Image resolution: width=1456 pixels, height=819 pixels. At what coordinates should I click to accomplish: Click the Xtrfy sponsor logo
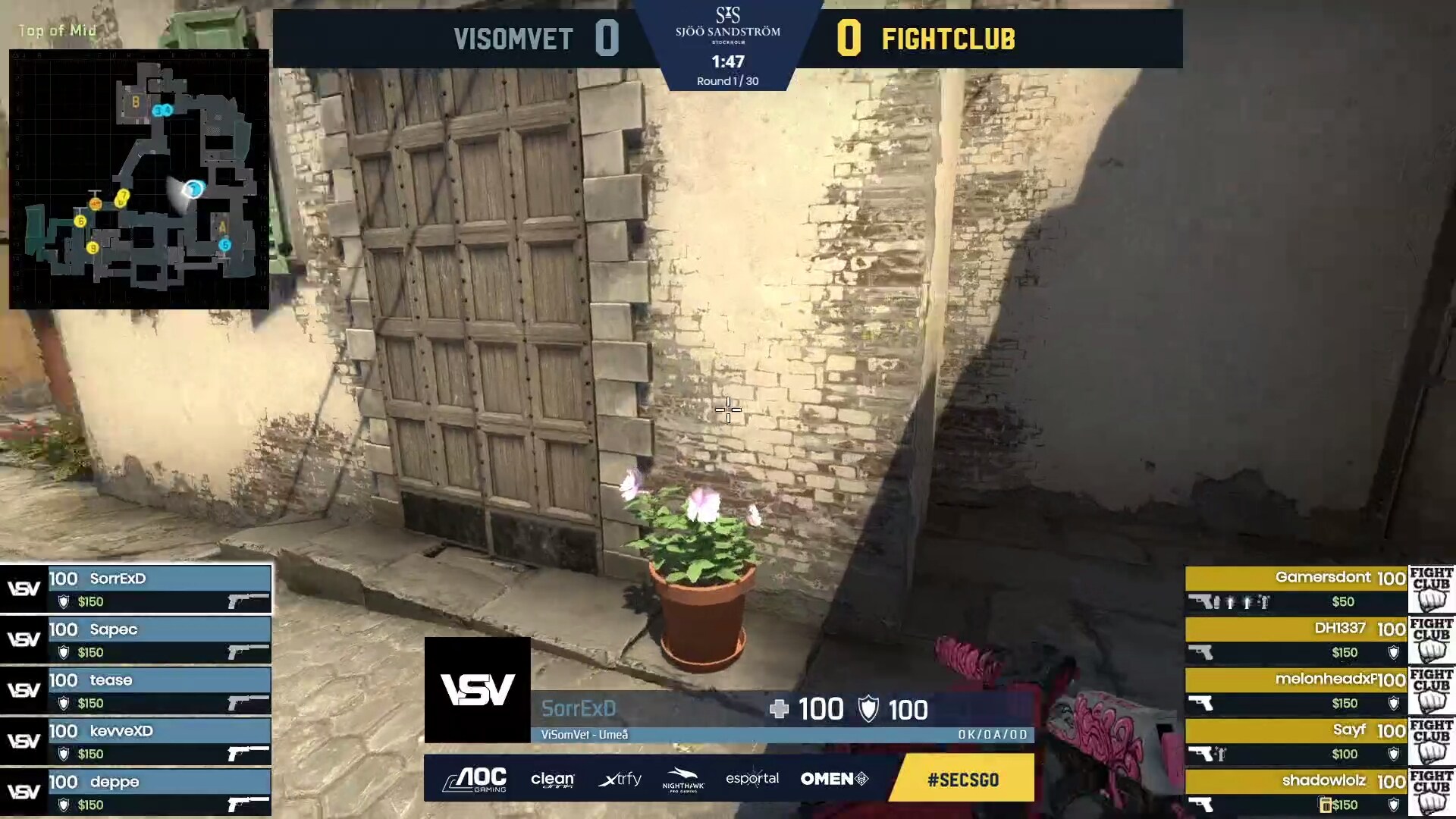(x=620, y=779)
